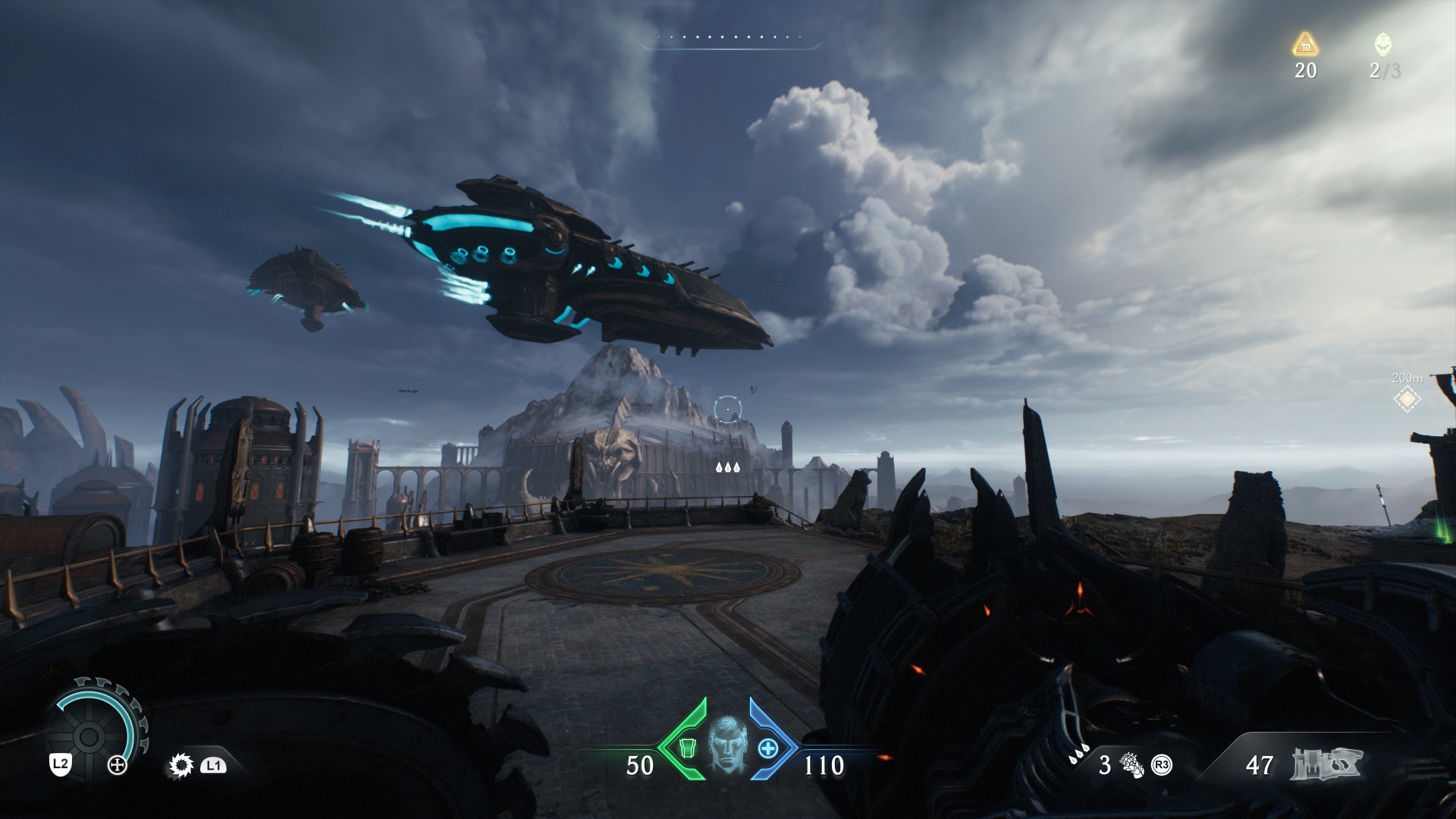This screenshot has height=819, width=1456.
Task: Click the green armor icon
Action: pos(688,748)
